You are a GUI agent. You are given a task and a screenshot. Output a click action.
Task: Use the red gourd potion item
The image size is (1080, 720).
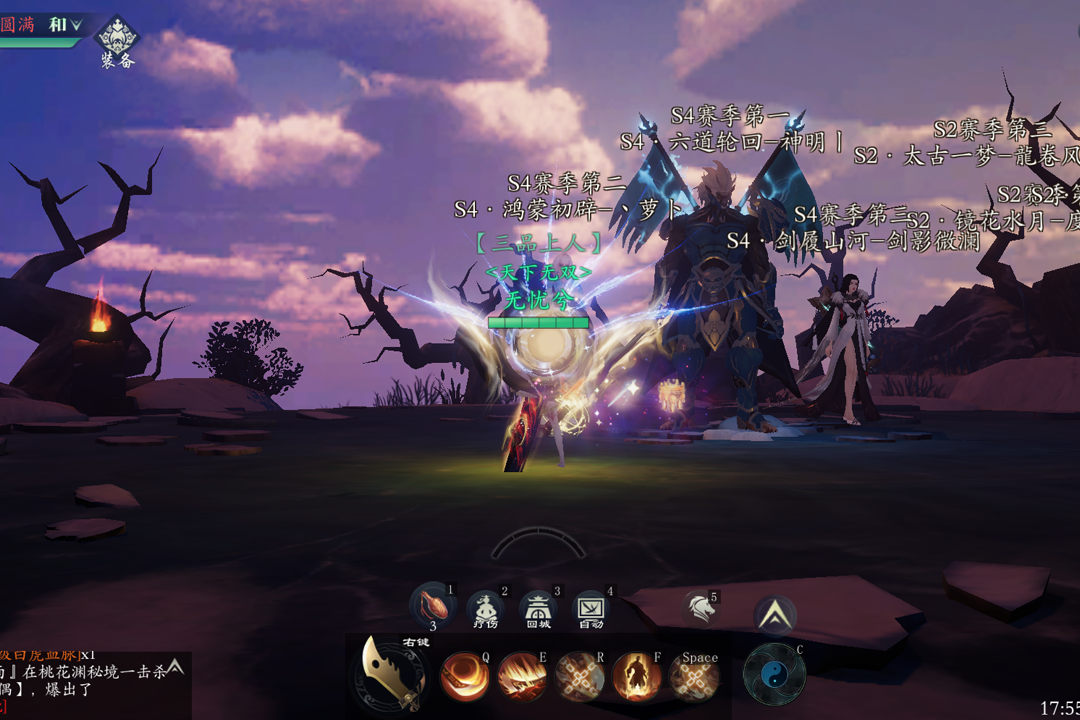(x=432, y=606)
